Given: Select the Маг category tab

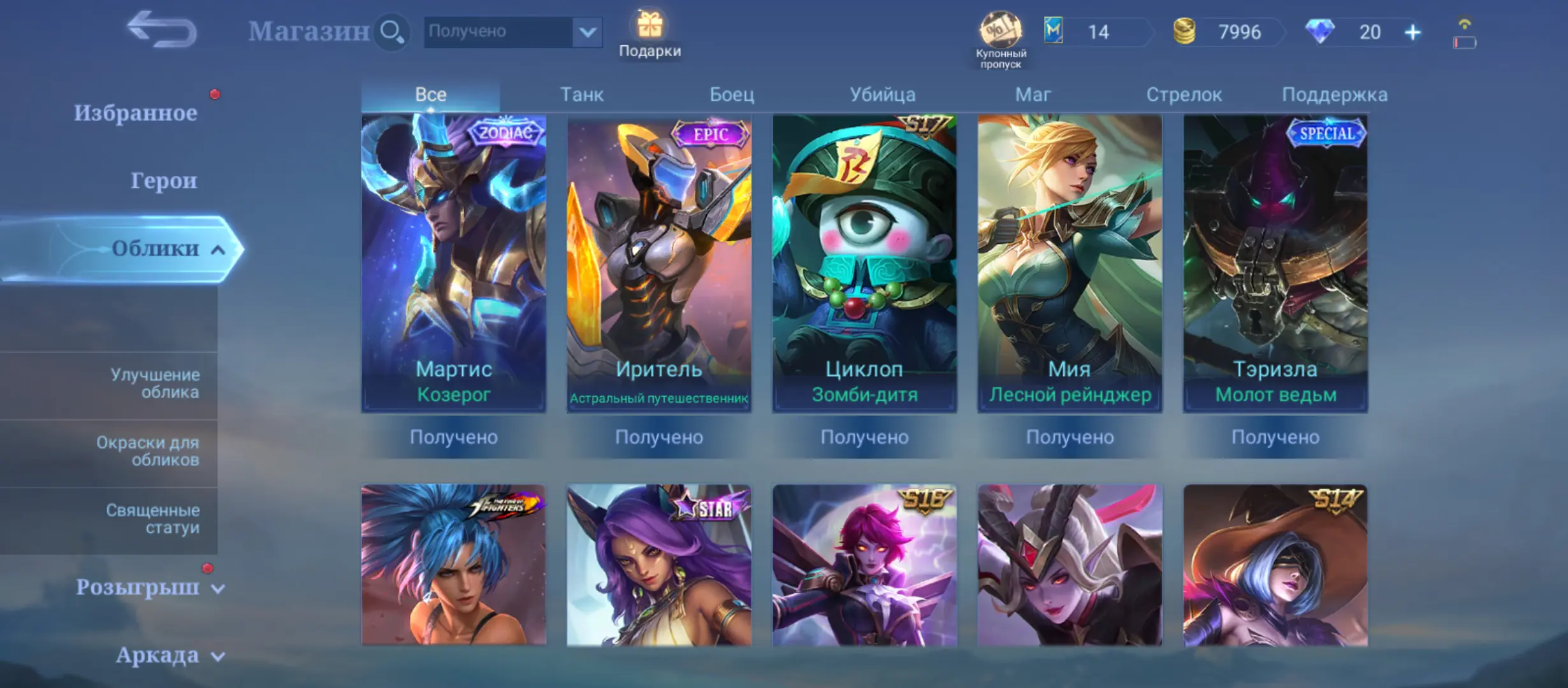Looking at the screenshot, I should [1033, 95].
